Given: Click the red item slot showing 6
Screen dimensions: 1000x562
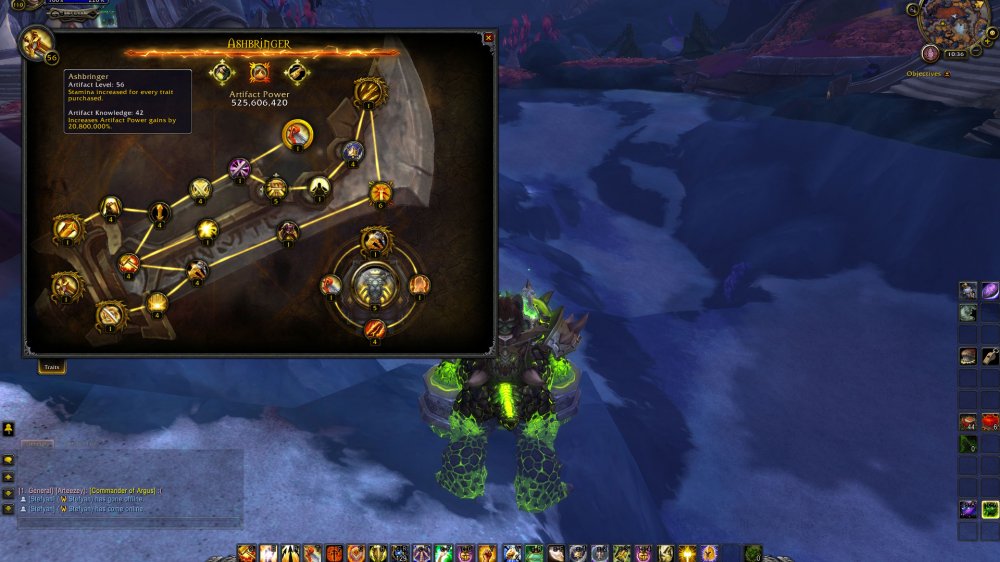Looking at the screenshot, I should click(990, 421).
